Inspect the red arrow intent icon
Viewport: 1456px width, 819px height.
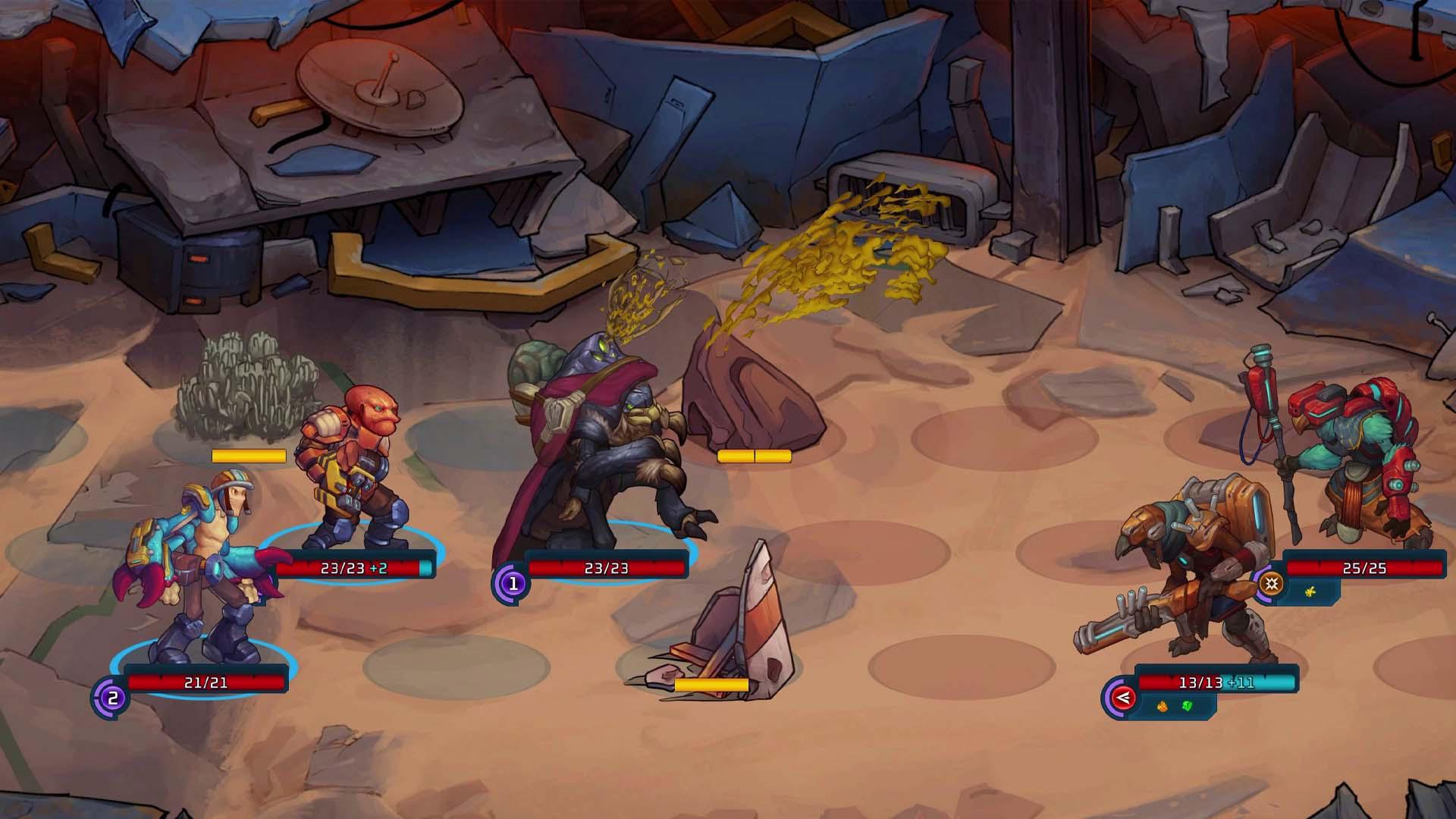(1122, 698)
